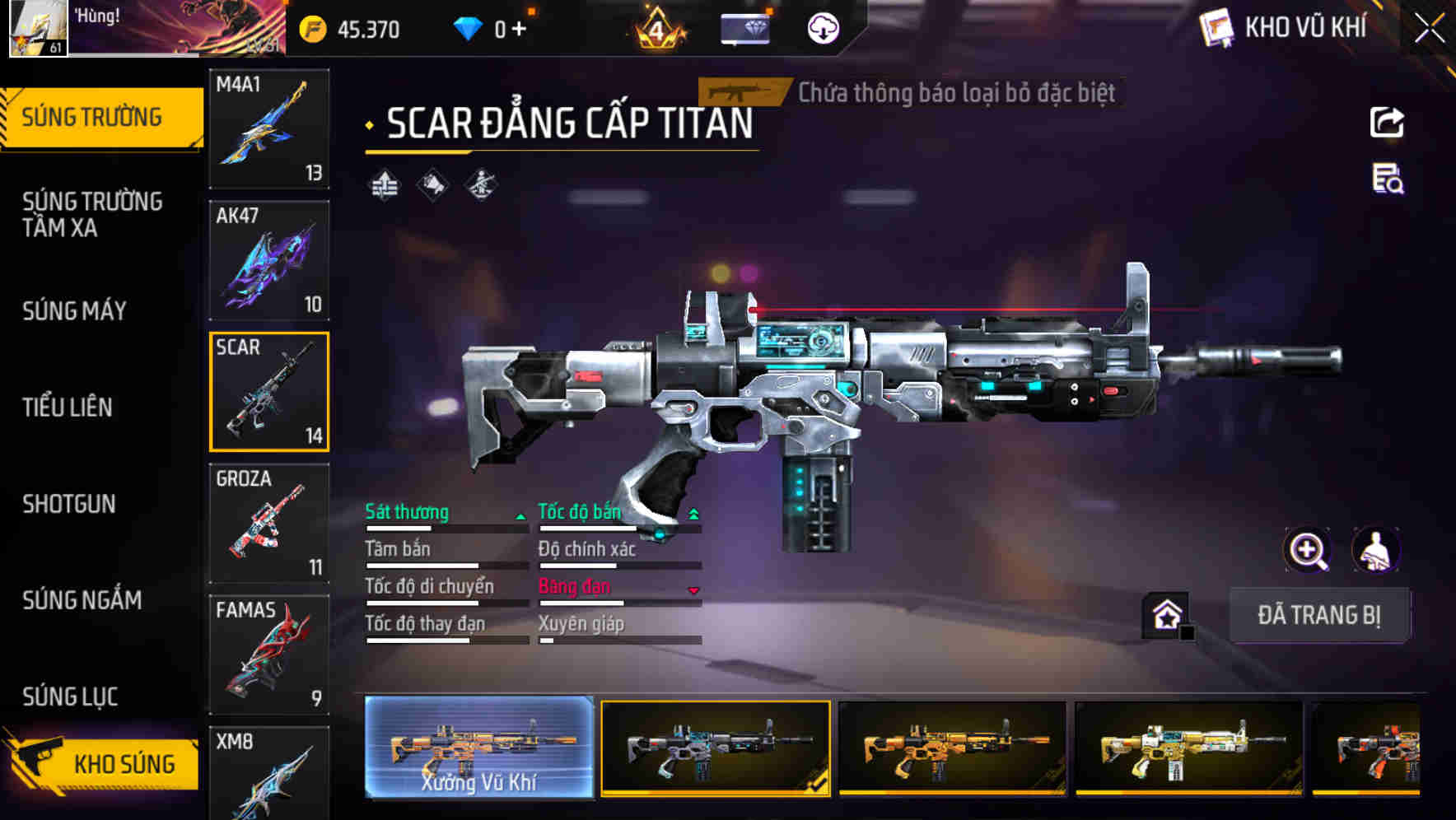Click the share arrow icon
Image resolution: width=1456 pixels, height=820 pixels.
point(1387,123)
